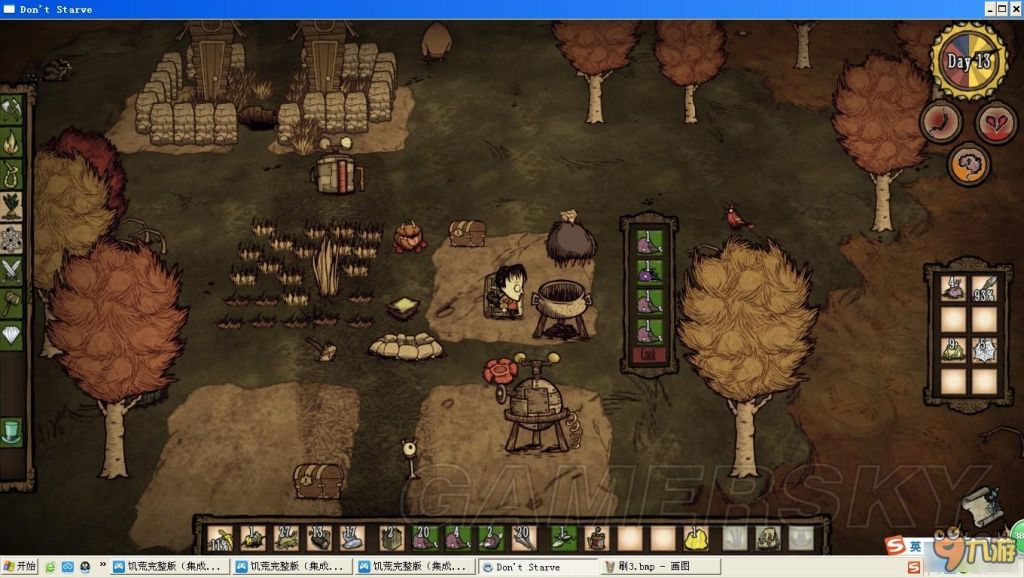Choose the purple eggplant in the crock pot
Viewport: 1024px width, 578px height.
click(x=648, y=270)
